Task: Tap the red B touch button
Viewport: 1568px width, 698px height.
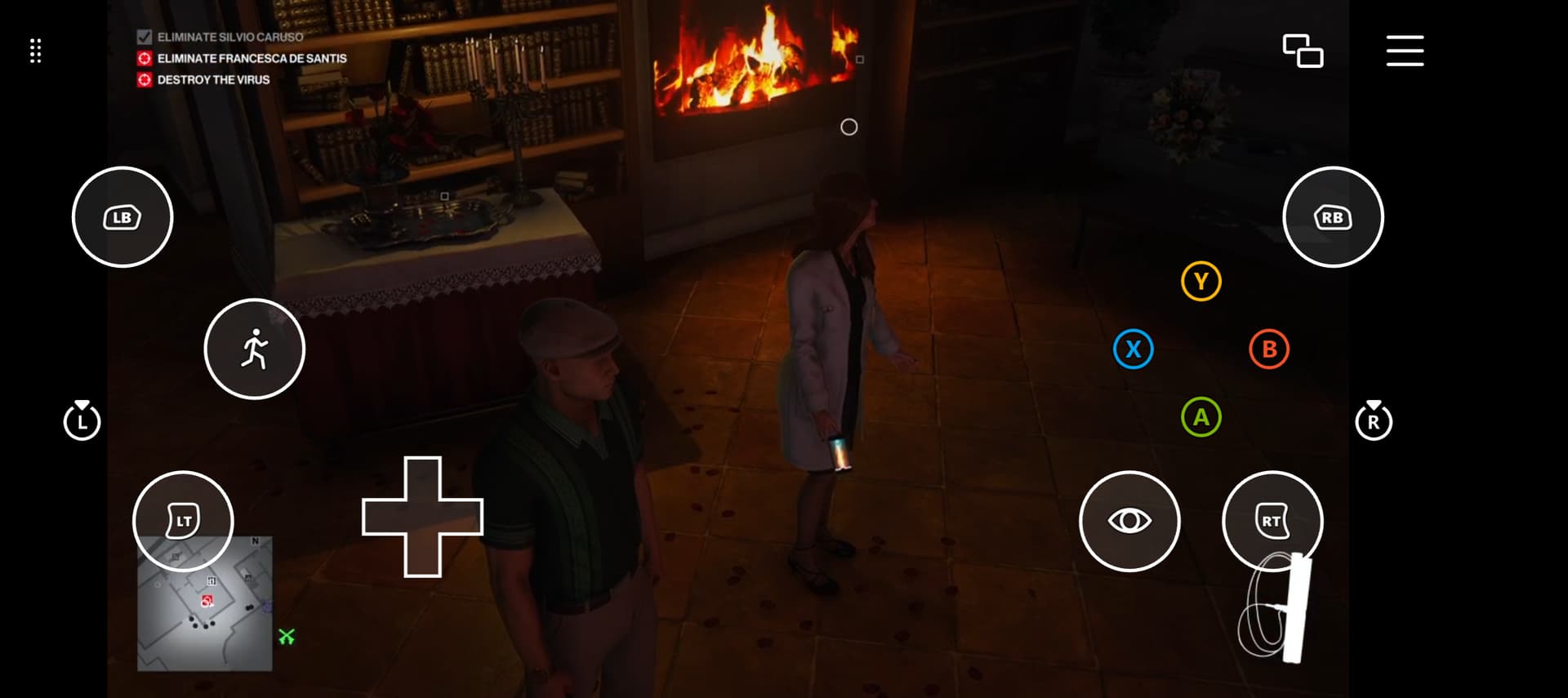Action: (x=1268, y=349)
